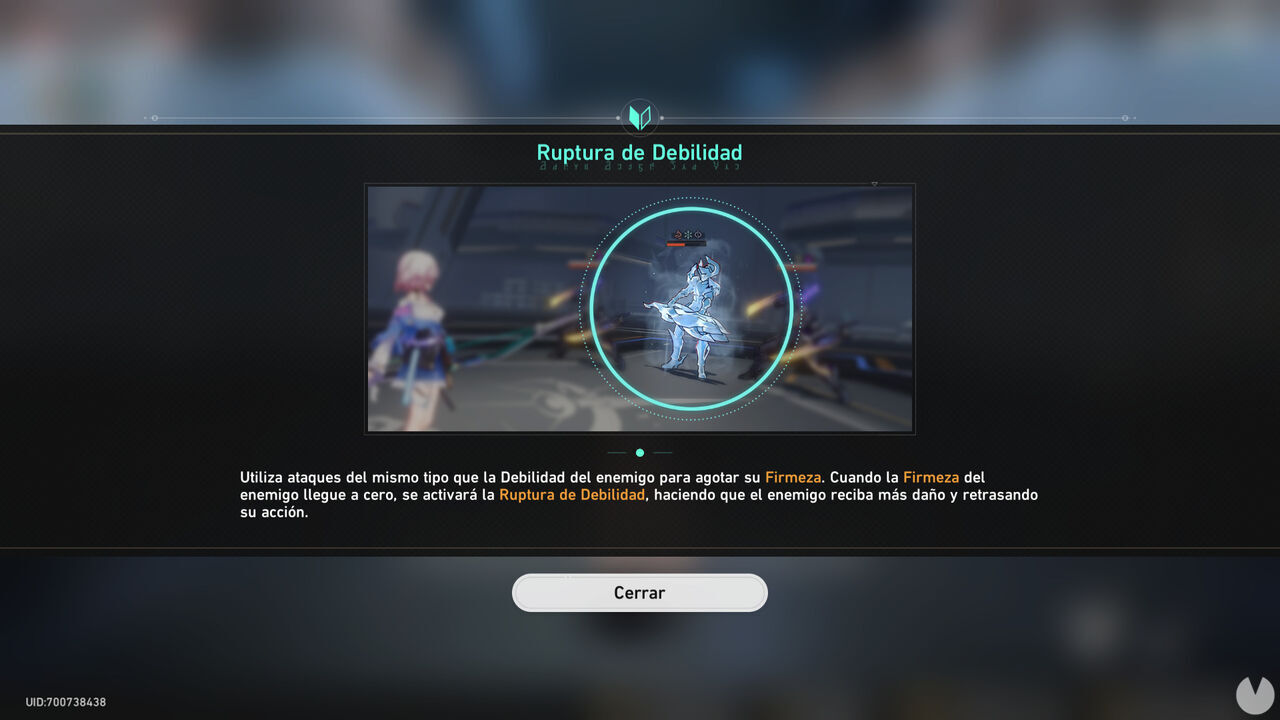This screenshot has height=720, width=1280.
Task: Select the Fire weakness icon above the enemy
Action: [679, 234]
